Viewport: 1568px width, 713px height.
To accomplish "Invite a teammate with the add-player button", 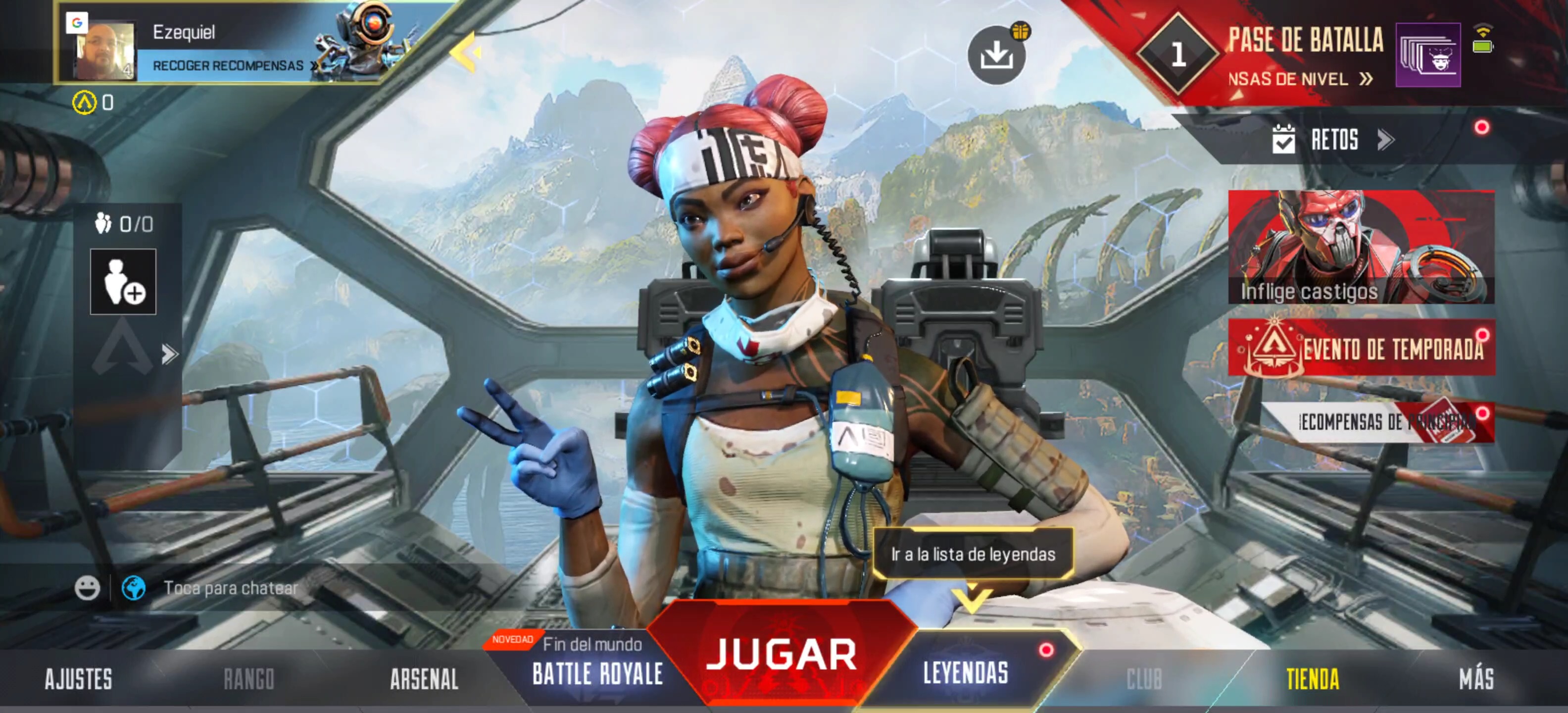I will point(123,282).
